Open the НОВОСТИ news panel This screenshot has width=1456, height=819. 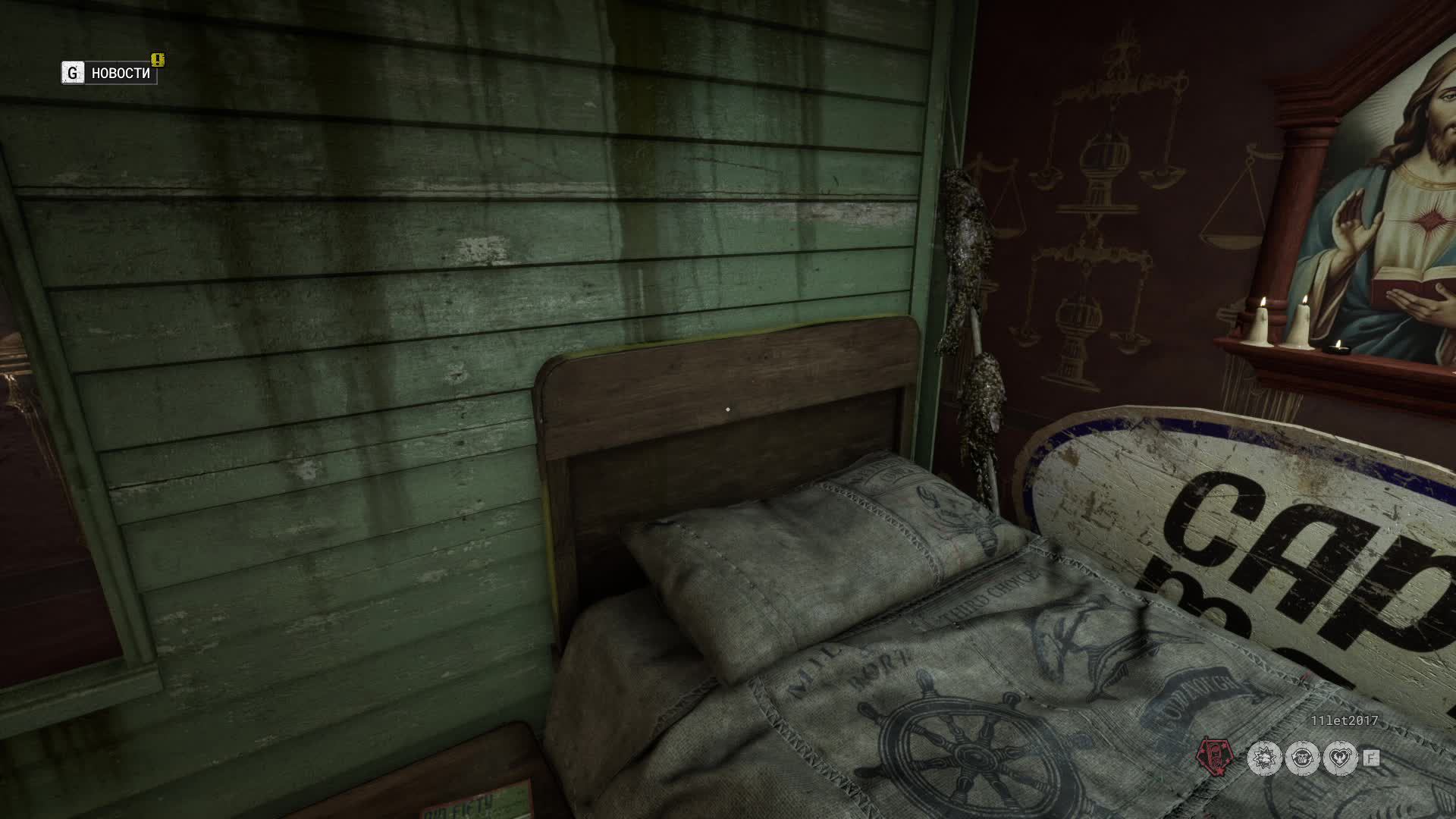tap(121, 73)
